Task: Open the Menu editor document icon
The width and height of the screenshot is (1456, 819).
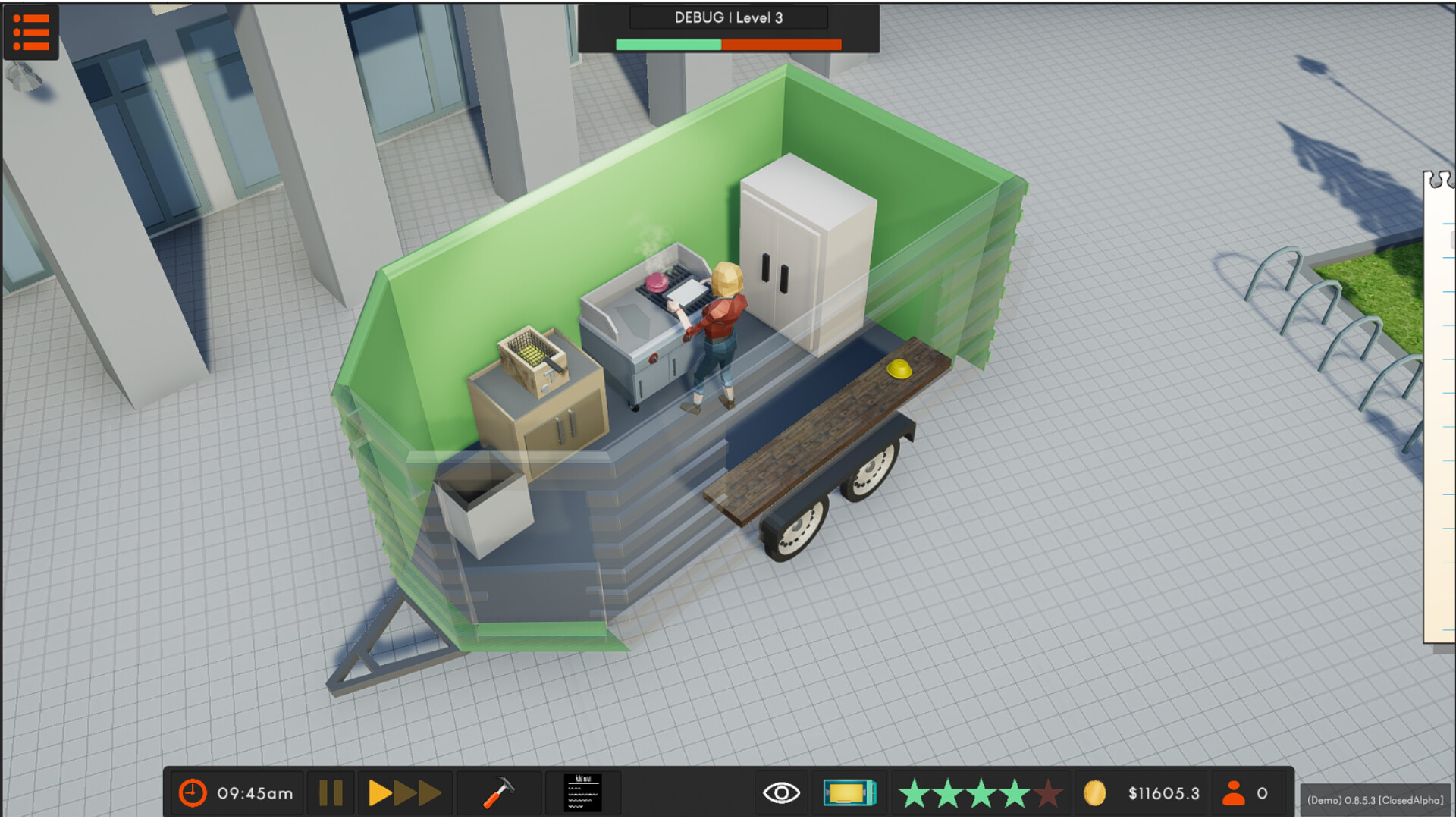Action: [582, 792]
